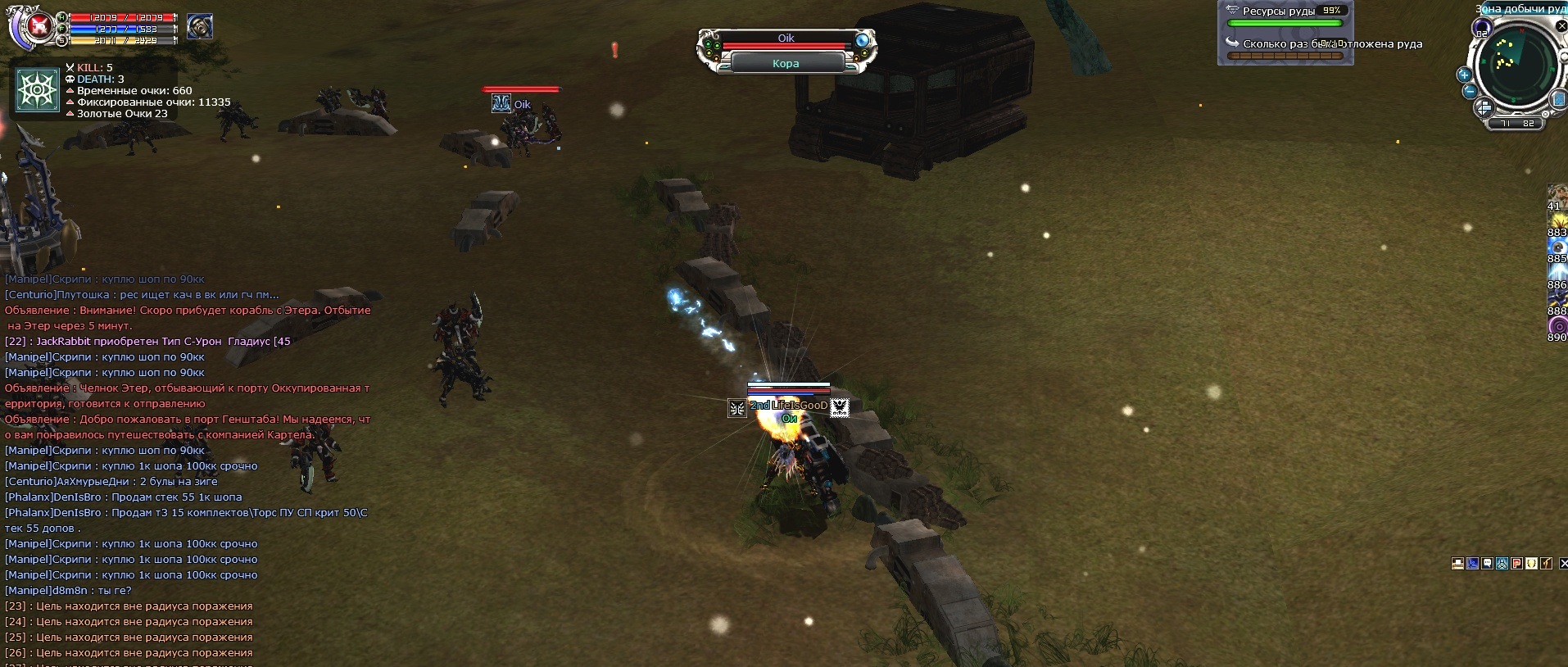Close the bottom menu icon bar
The height and width of the screenshot is (667, 1568).
pyautogui.click(x=1563, y=563)
